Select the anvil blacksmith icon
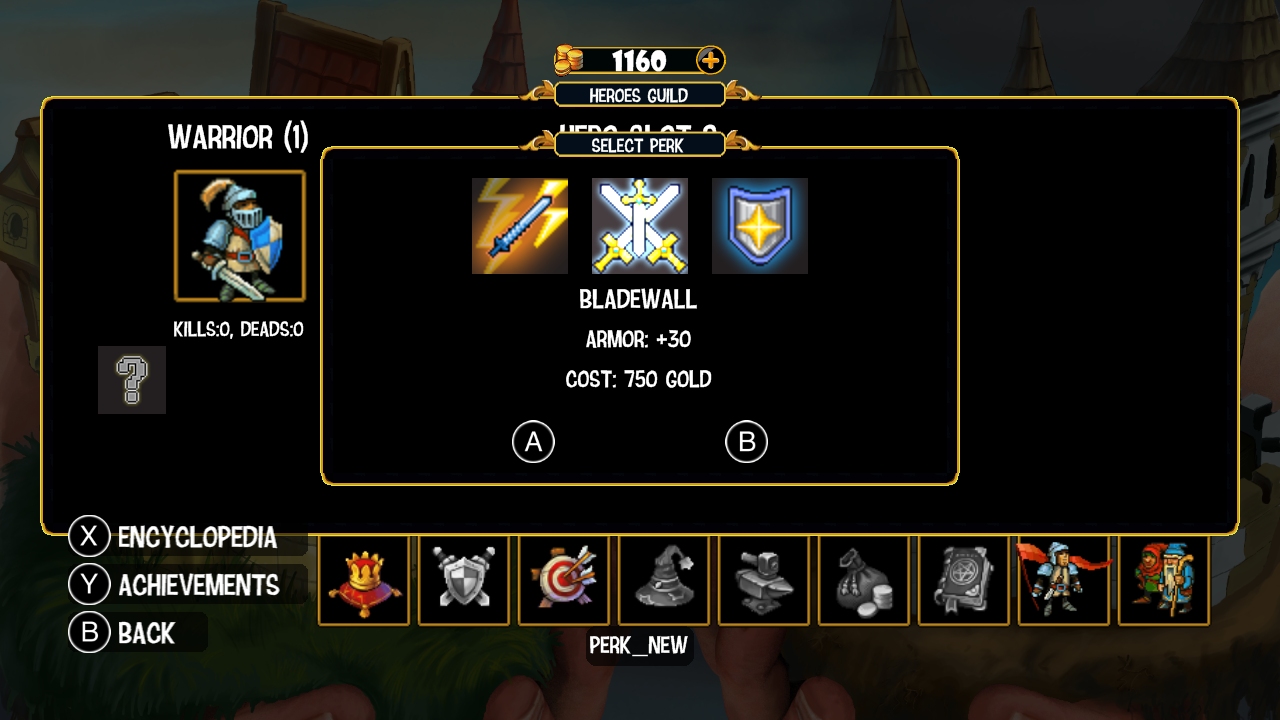Image resolution: width=1280 pixels, height=720 pixels. coord(764,581)
